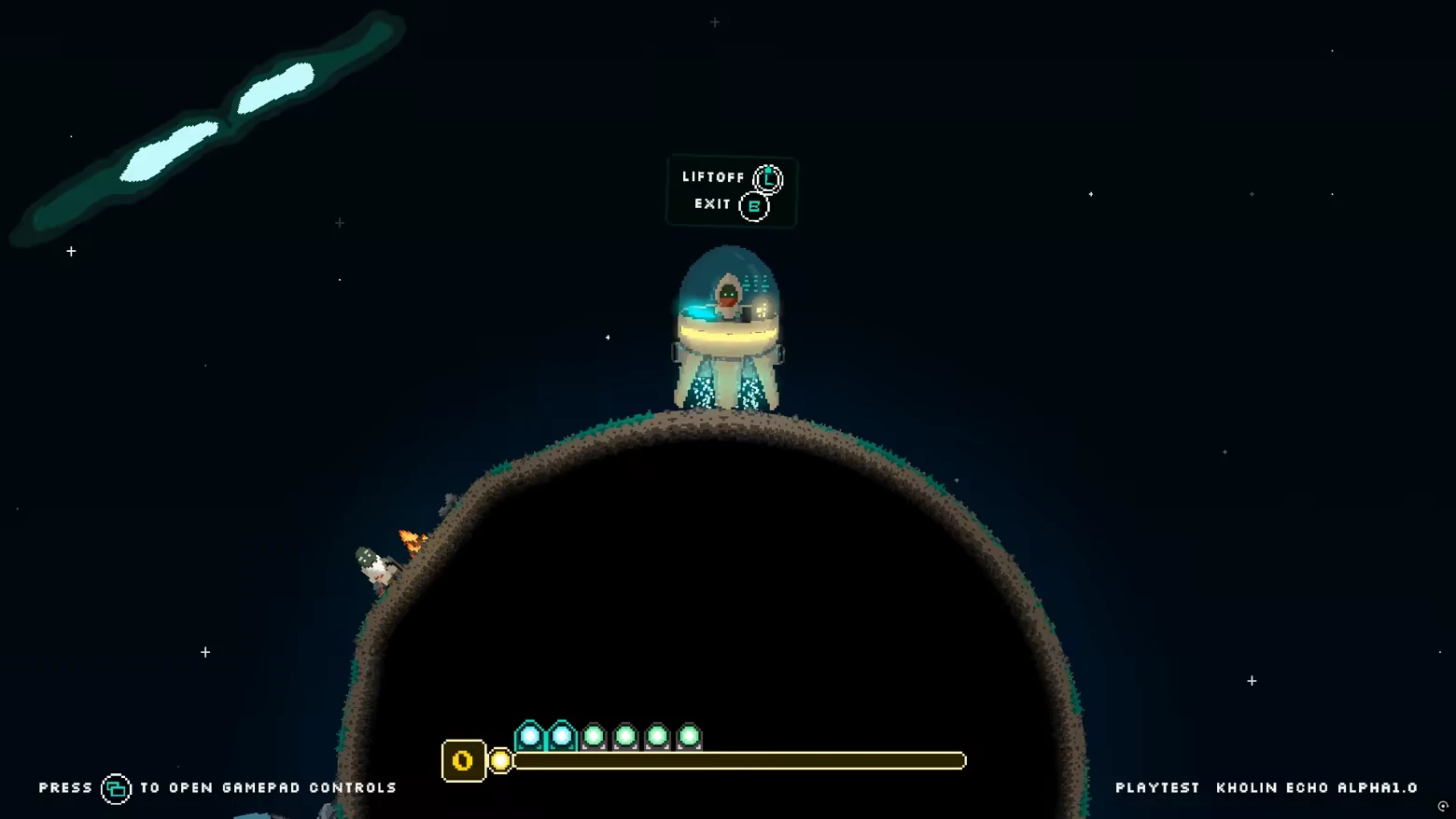This screenshot has height=819, width=1456.
Task: Click the gold coin currency icon
Action: coord(463,760)
